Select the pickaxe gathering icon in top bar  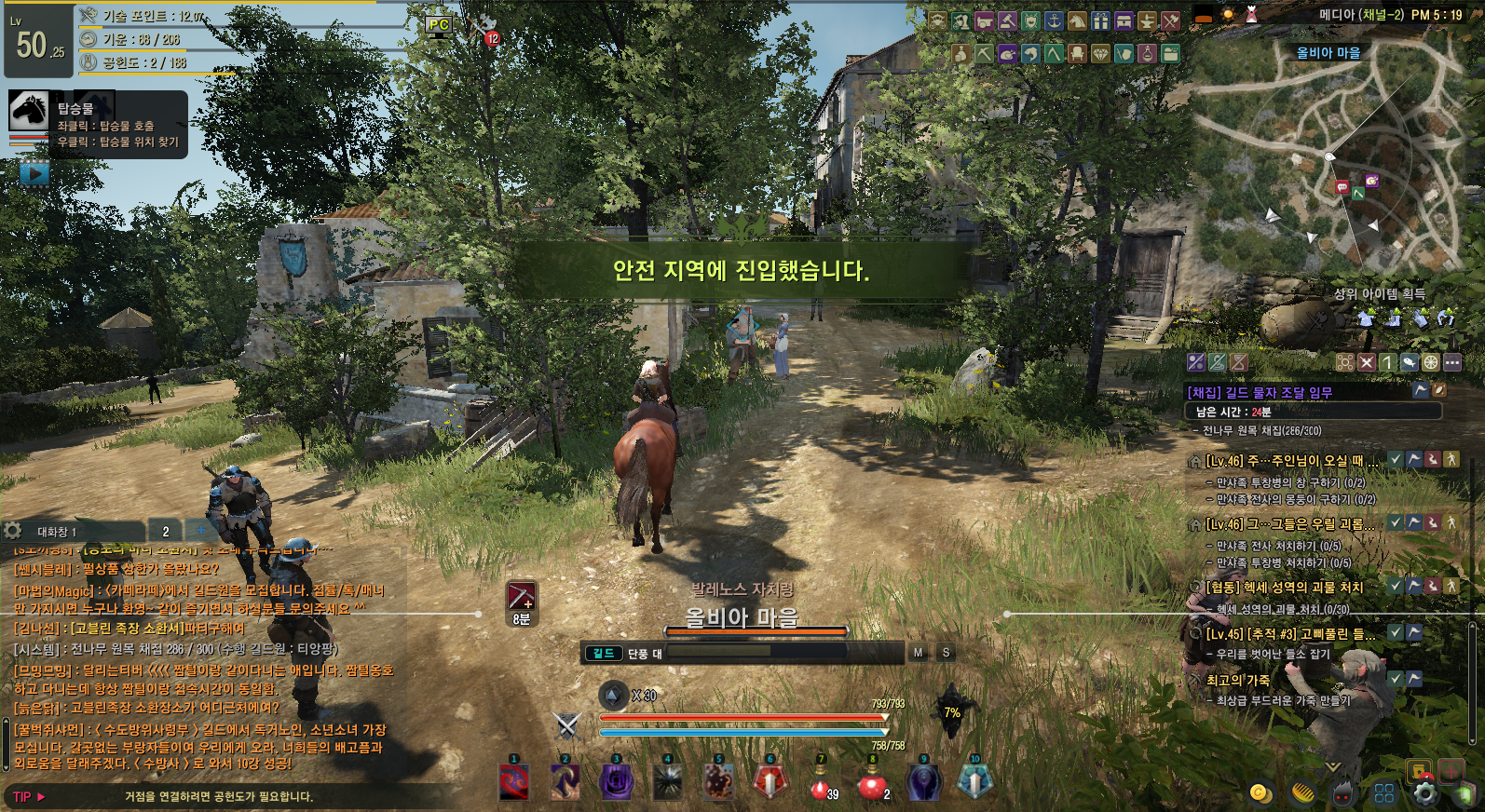[984, 54]
